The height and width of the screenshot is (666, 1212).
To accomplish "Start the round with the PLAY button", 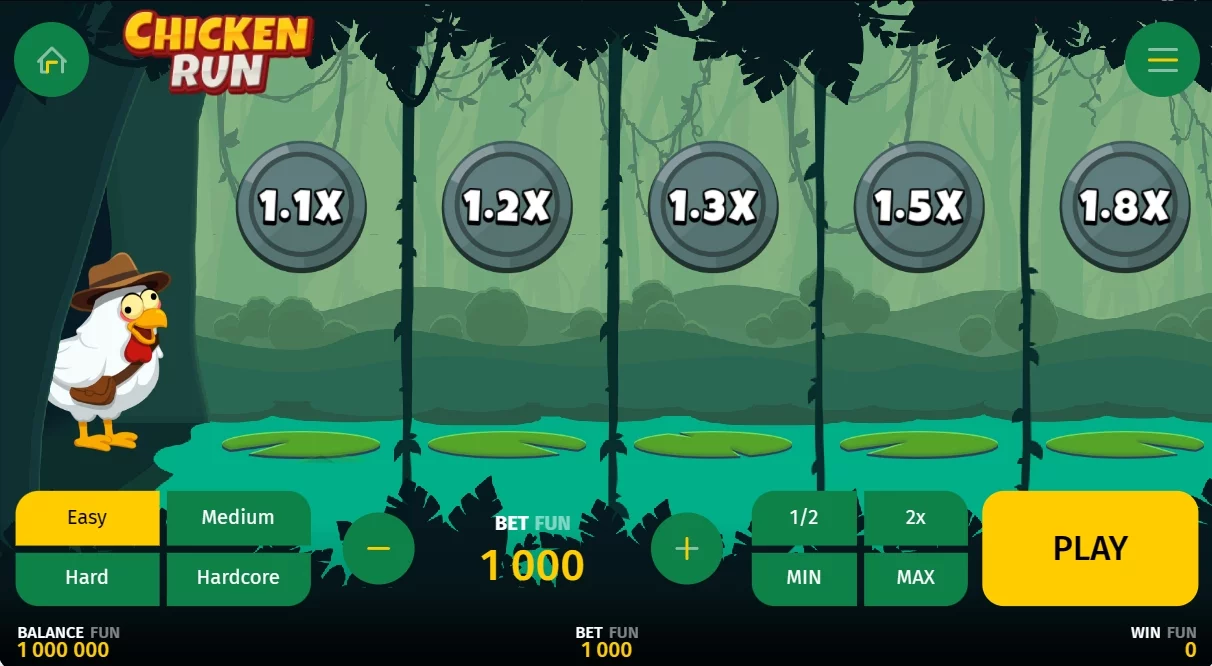I will [1090, 548].
